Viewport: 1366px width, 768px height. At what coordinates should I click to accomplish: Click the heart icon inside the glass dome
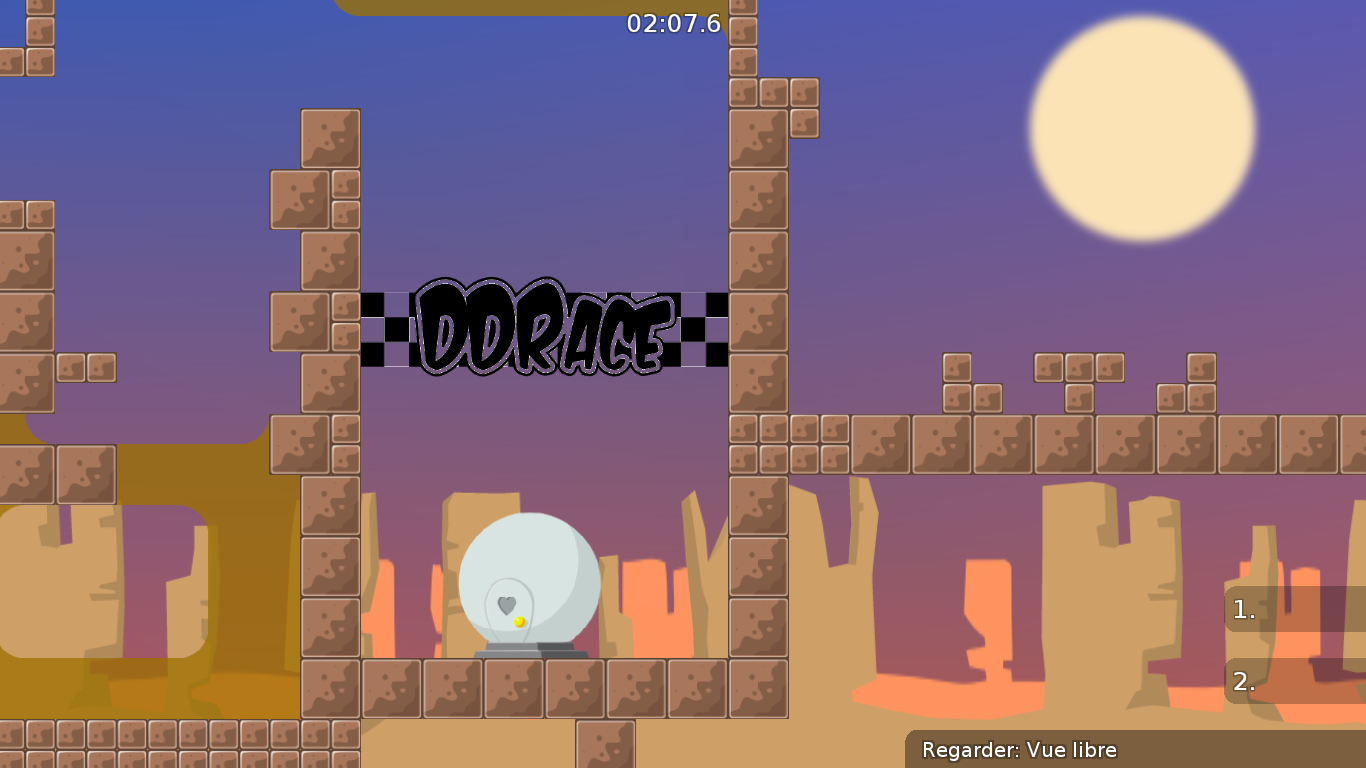(505, 602)
